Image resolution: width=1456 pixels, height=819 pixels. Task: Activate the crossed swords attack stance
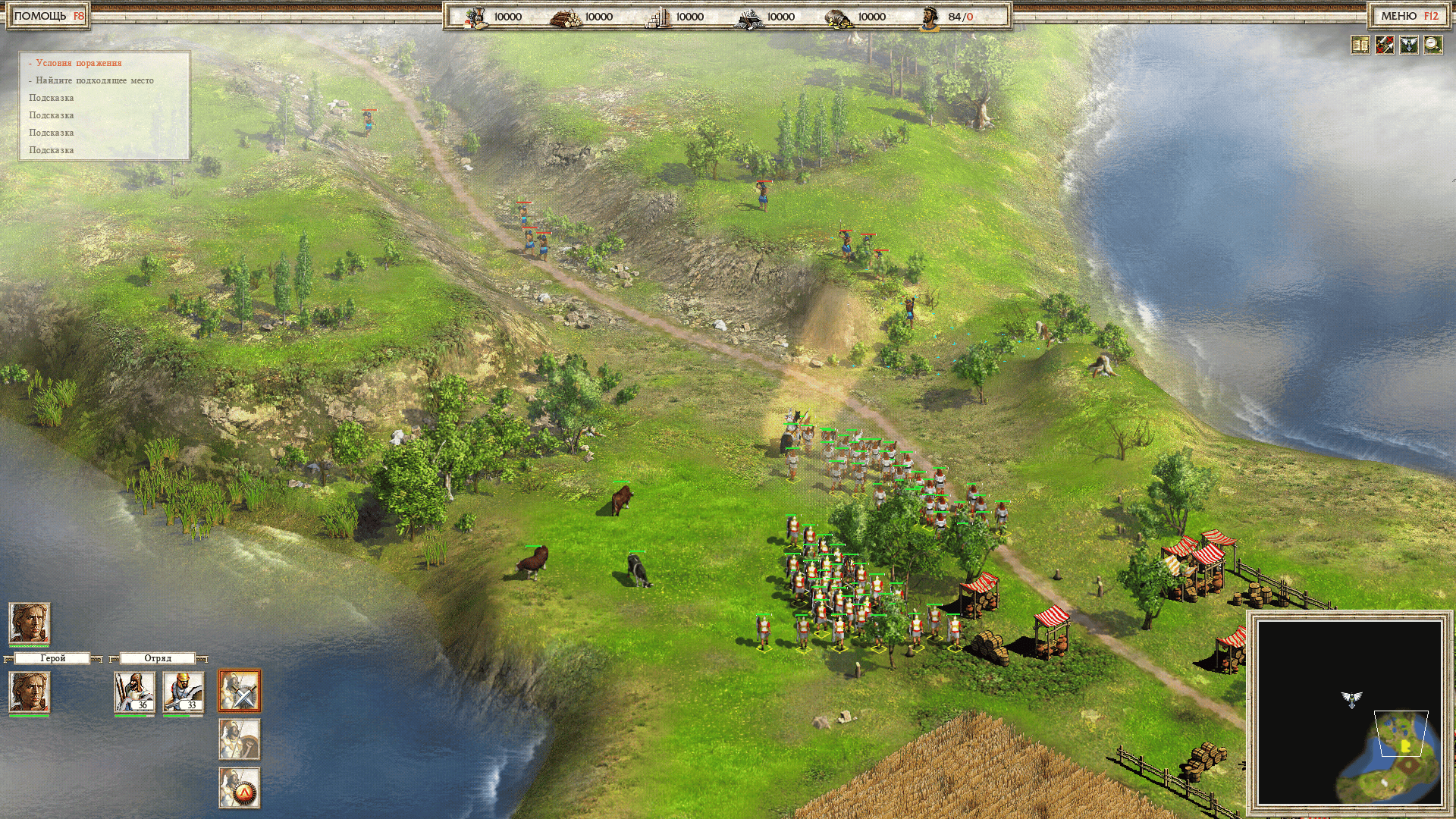click(240, 690)
